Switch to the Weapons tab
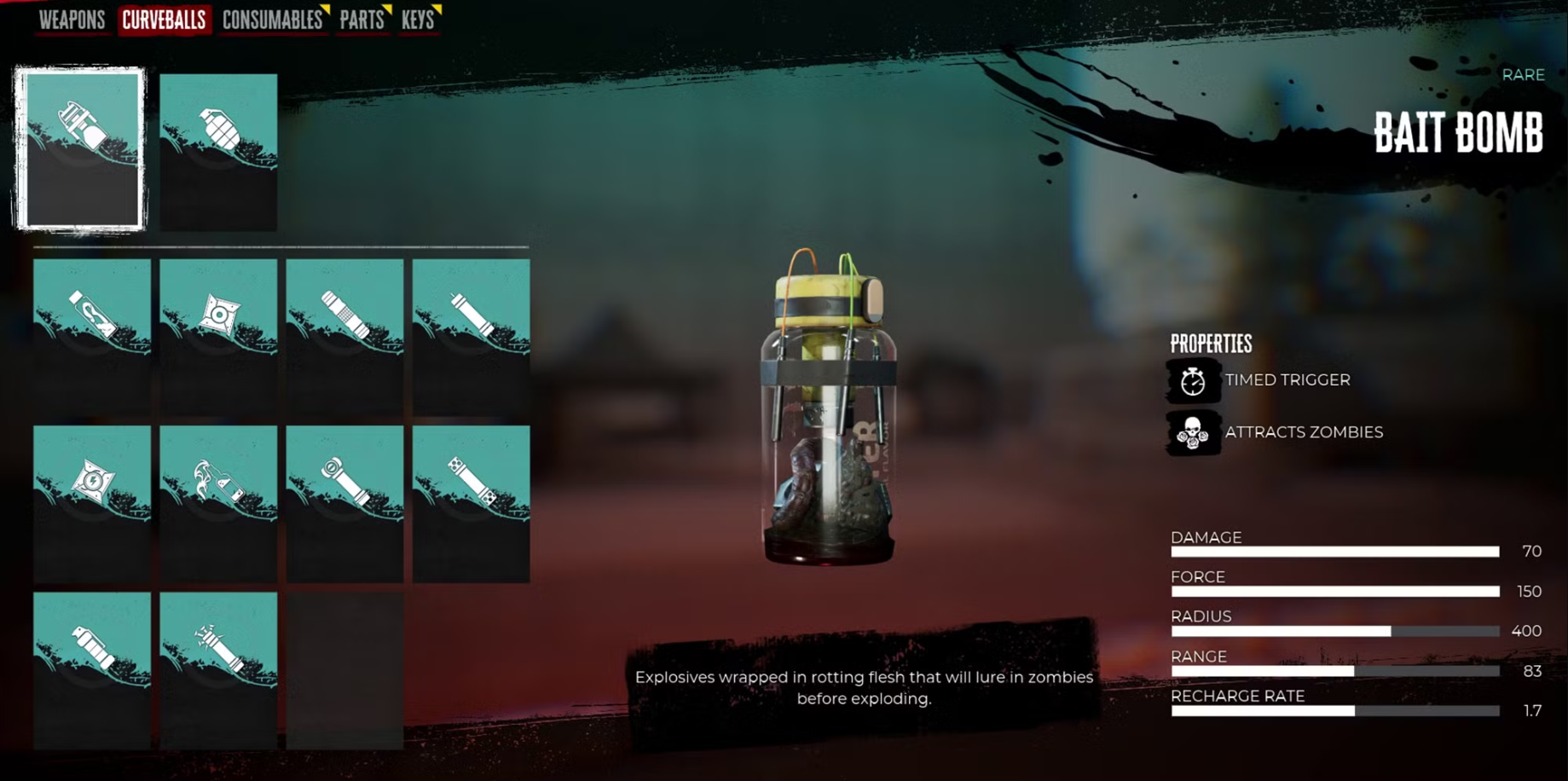Viewport: 1568px width, 781px height. click(72, 20)
